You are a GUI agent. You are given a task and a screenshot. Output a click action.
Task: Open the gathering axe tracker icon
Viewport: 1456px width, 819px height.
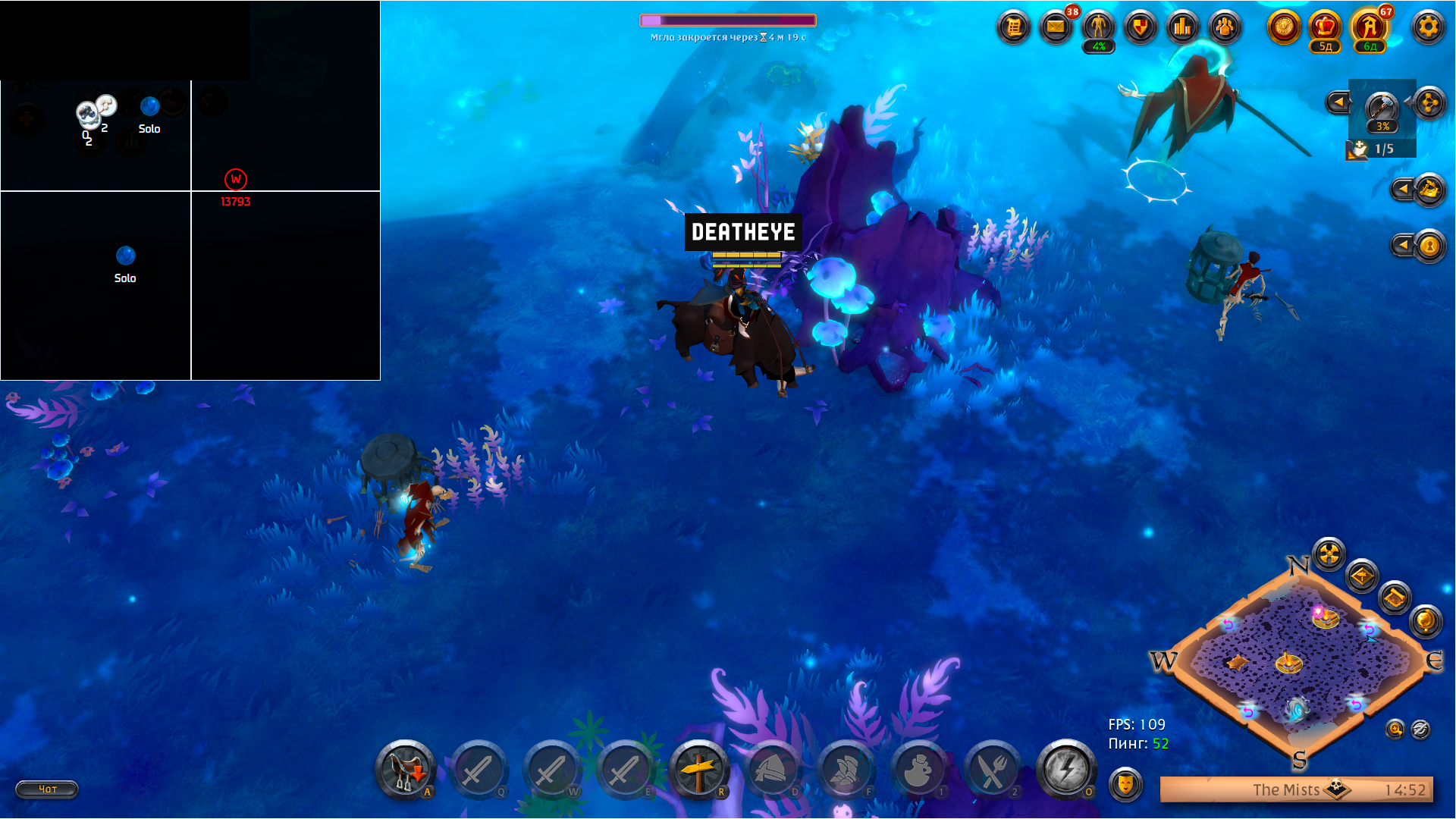coord(1382,108)
